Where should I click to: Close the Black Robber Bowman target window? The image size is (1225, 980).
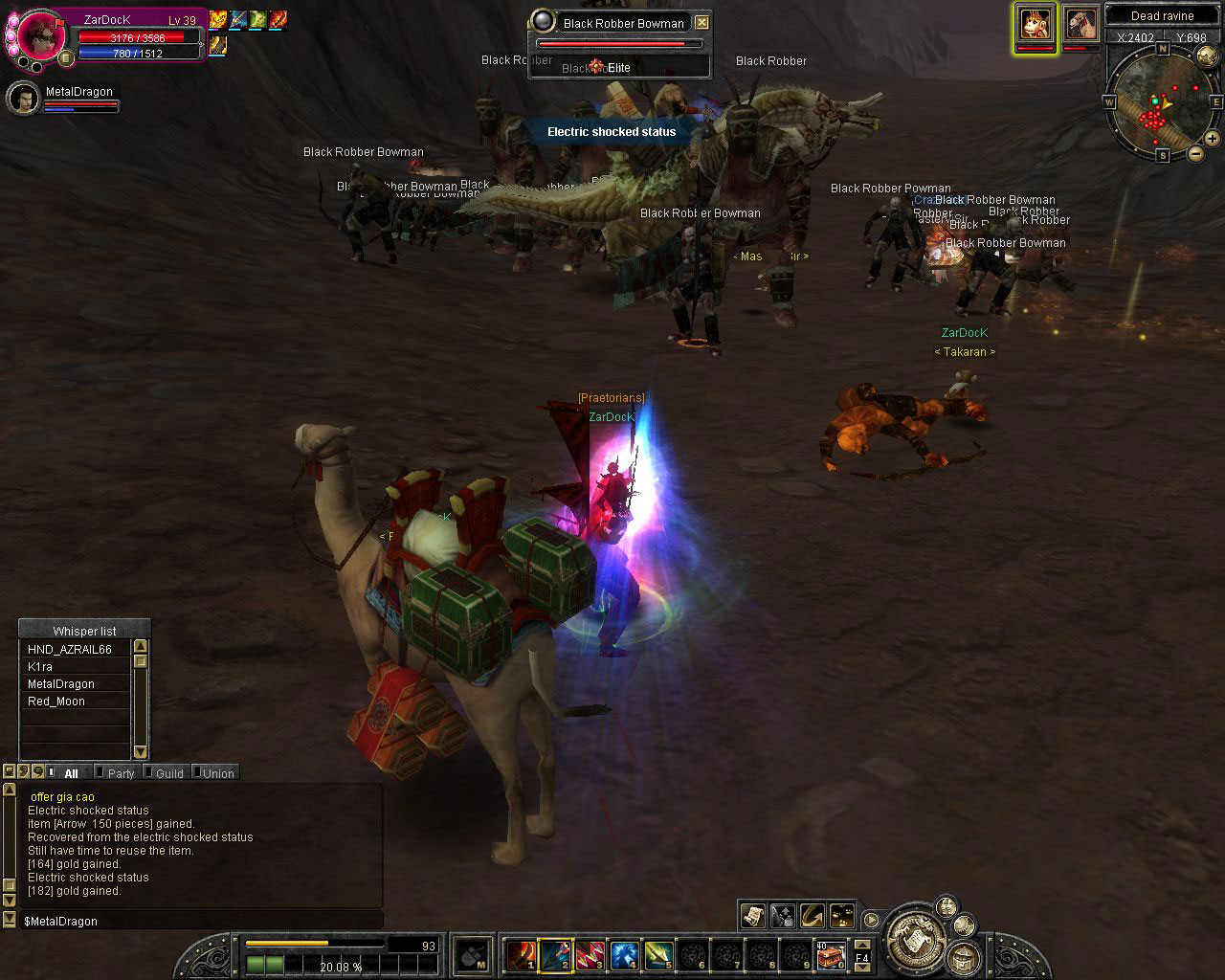(702, 22)
